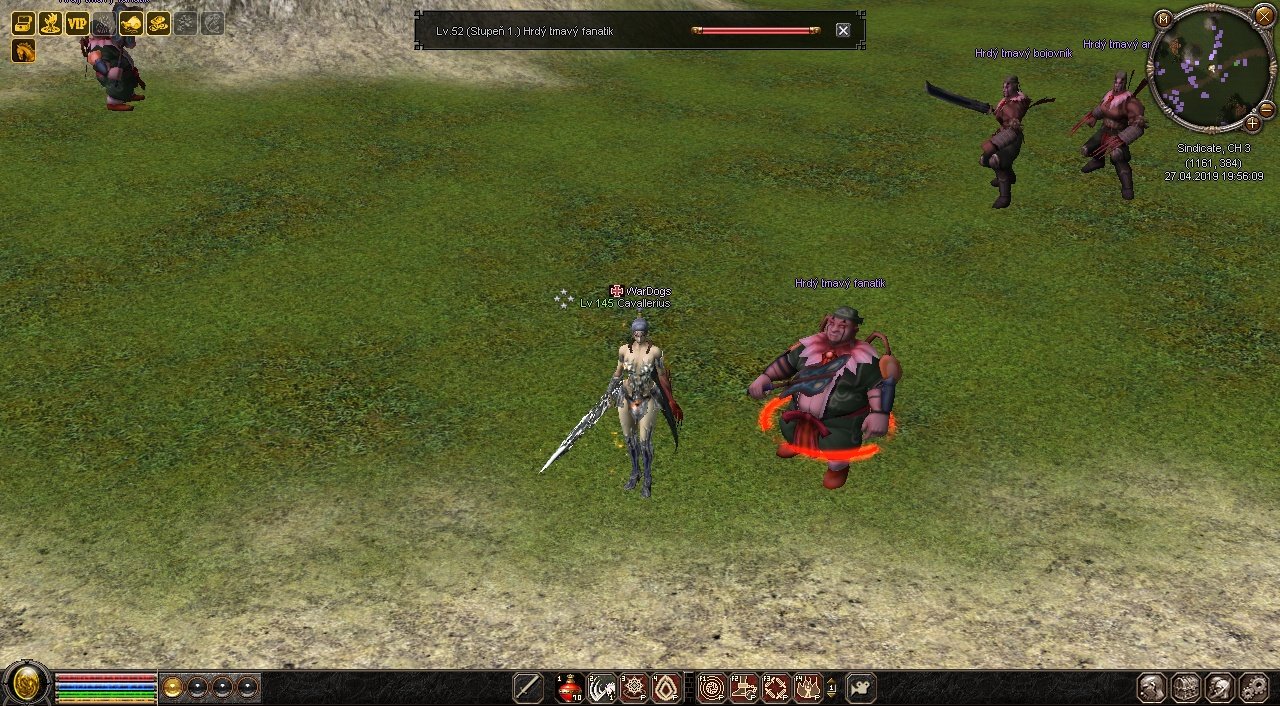Open the golden lion emblem button
The image size is (1280, 706).
(x=26, y=686)
